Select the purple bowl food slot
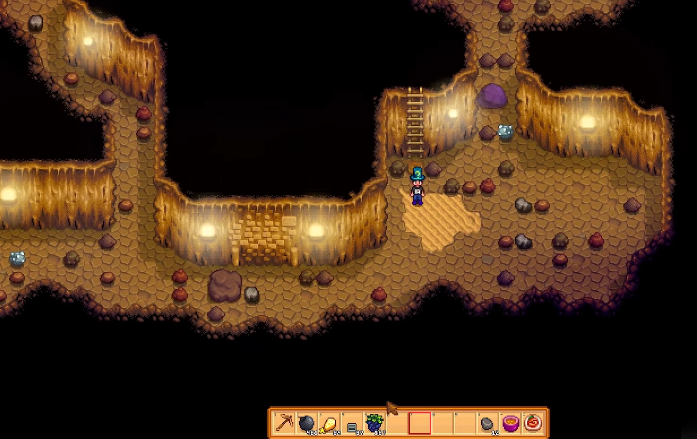Viewport: 697px width, 439px height. point(509,423)
